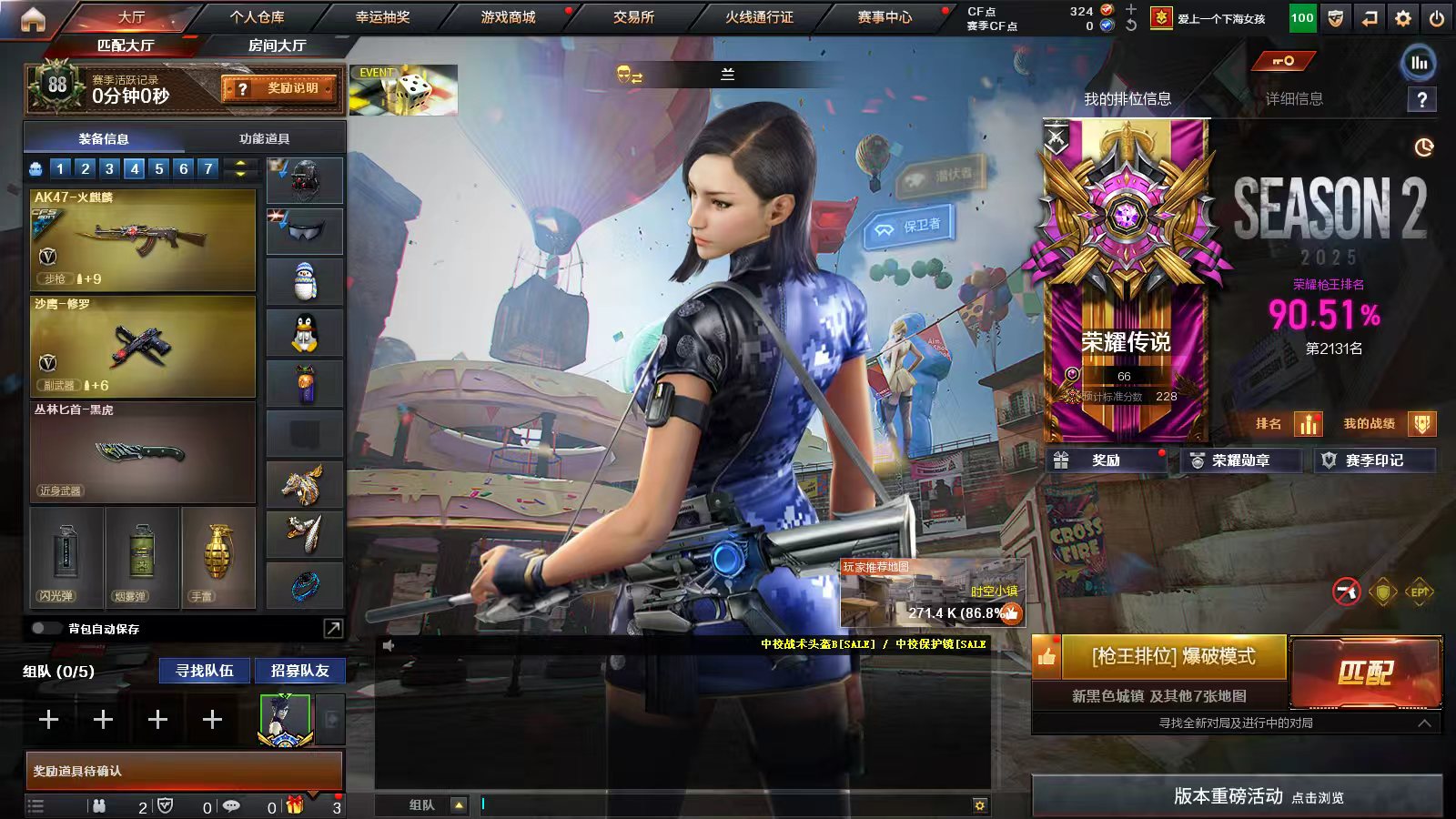This screenshot has width=1456, height=819.
Task: Choose the 枪王排位 爆破模式 mode selector
Action: click(1173, 656)
